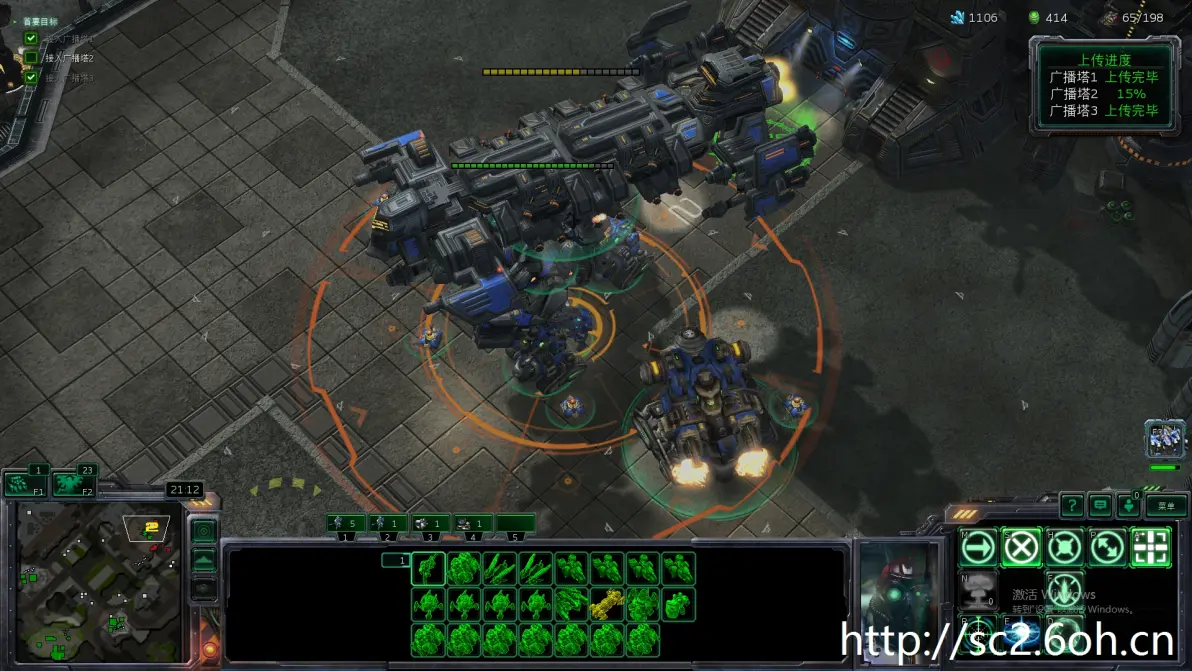Click the F1 idle worker button

click(25, 483)
